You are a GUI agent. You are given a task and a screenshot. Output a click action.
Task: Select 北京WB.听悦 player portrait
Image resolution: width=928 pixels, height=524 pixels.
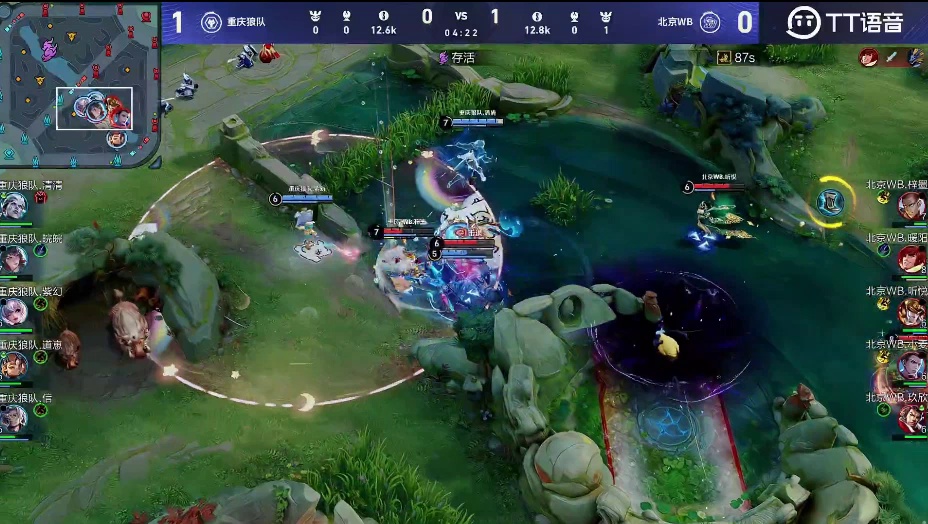click(x=911, y=312)
